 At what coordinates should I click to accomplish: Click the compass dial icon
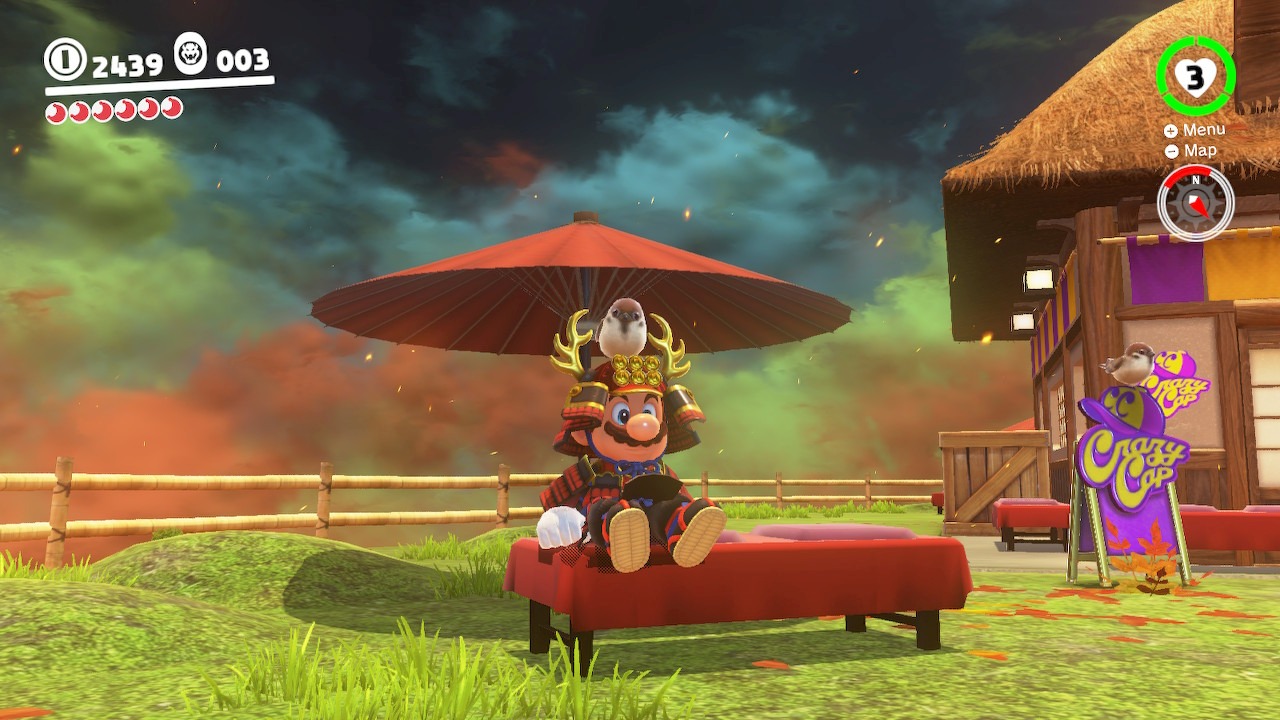(x=1196, y=202)
